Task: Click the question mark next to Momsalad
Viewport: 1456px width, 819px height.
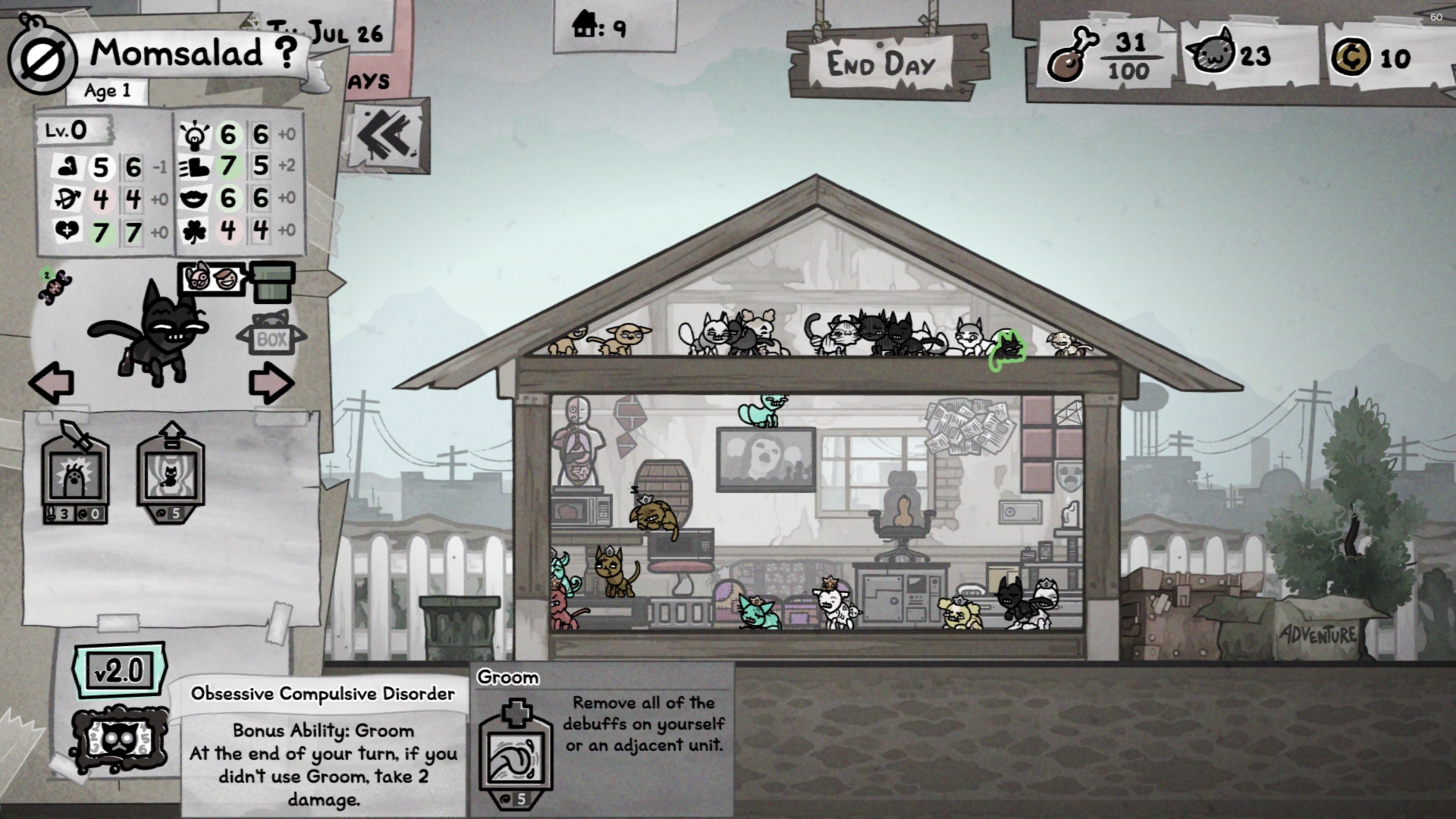Action: (x=285, y=53)
